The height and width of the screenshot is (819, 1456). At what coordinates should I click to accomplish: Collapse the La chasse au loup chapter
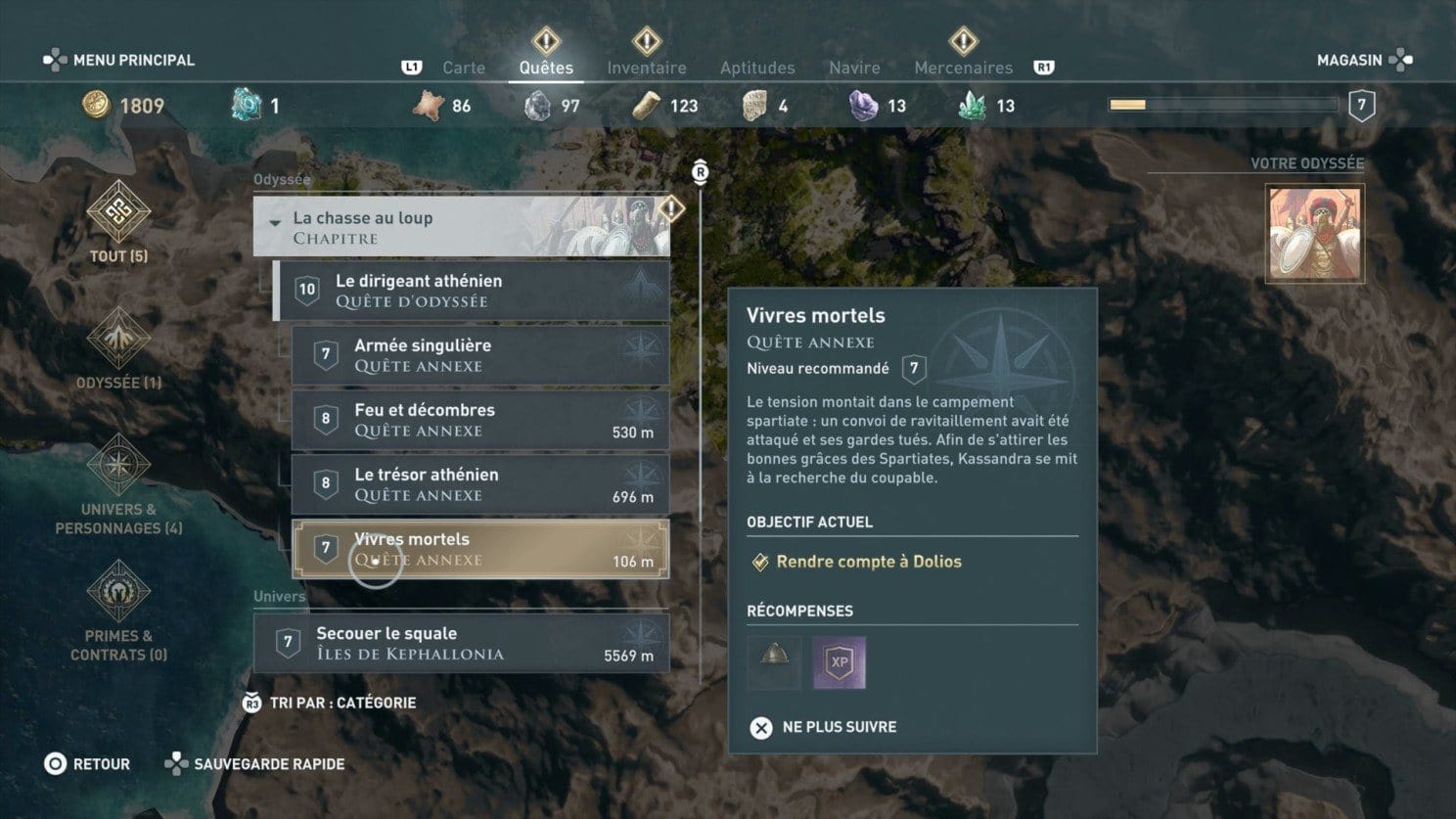tap(275, 223)
